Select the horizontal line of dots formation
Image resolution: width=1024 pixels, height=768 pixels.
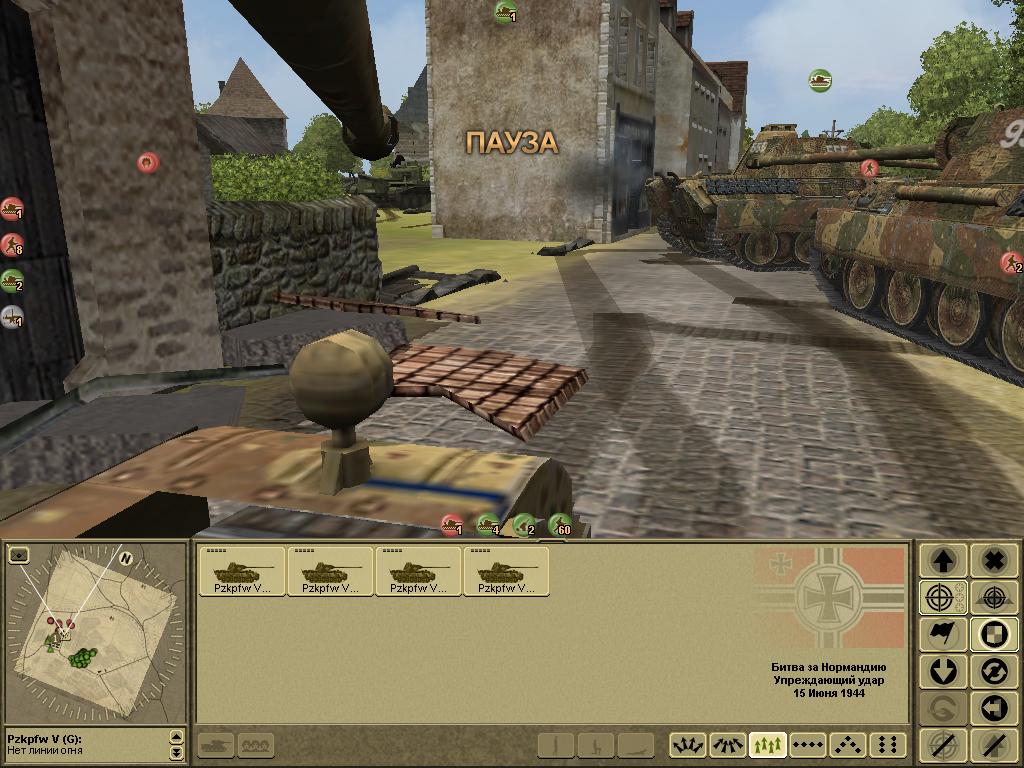pyautogui.click(x=808, y=745)
